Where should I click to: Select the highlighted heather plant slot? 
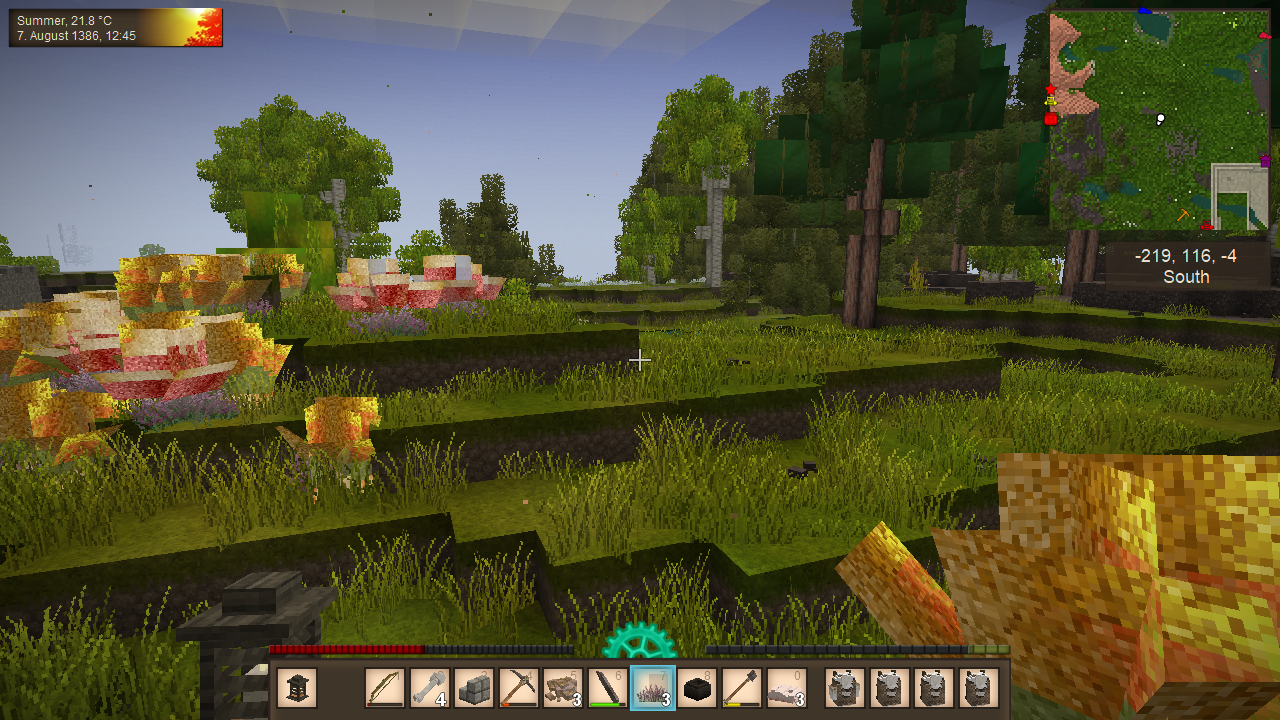(x=653, y=688)
